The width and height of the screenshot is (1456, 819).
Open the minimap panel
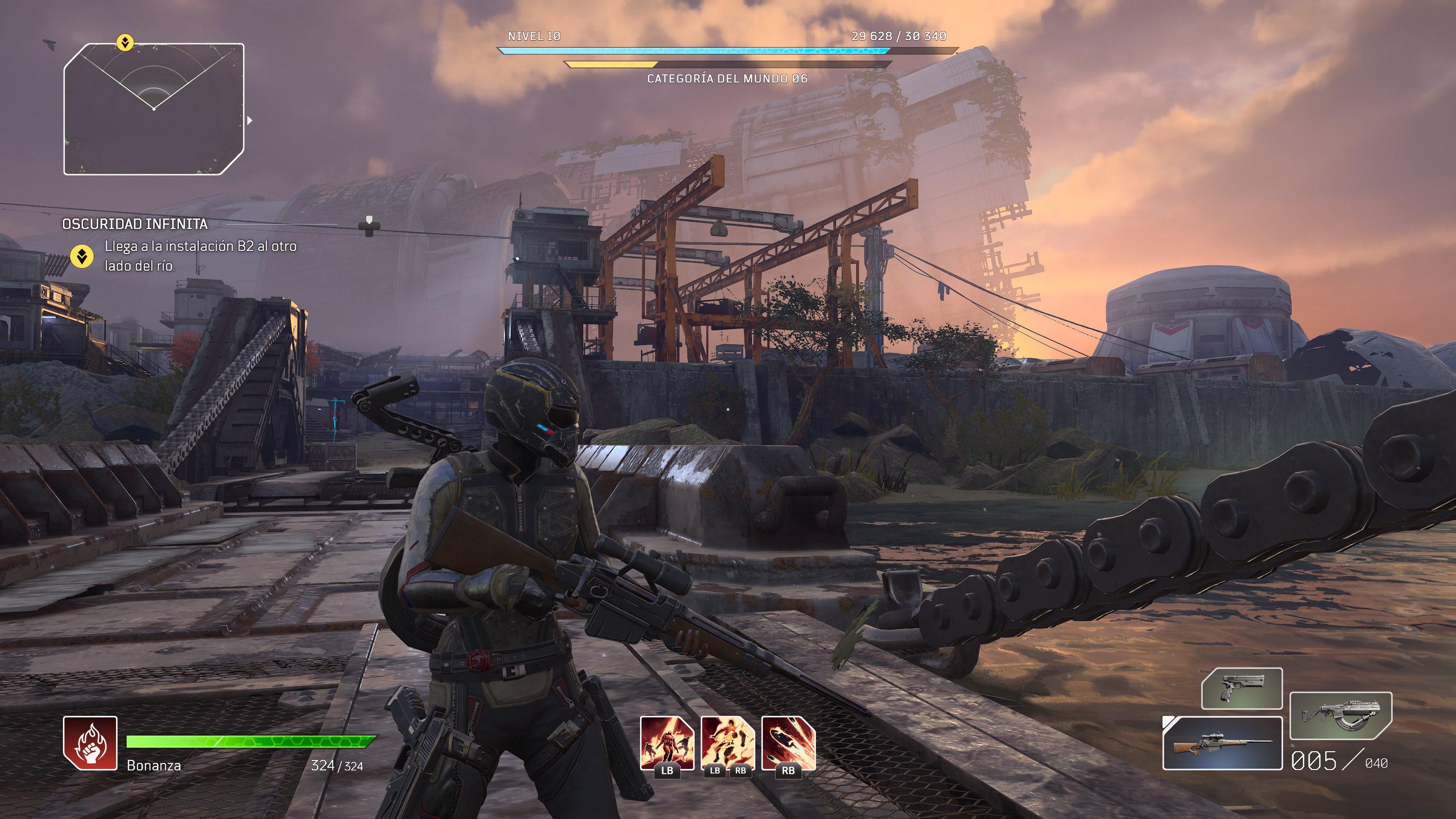154,109
